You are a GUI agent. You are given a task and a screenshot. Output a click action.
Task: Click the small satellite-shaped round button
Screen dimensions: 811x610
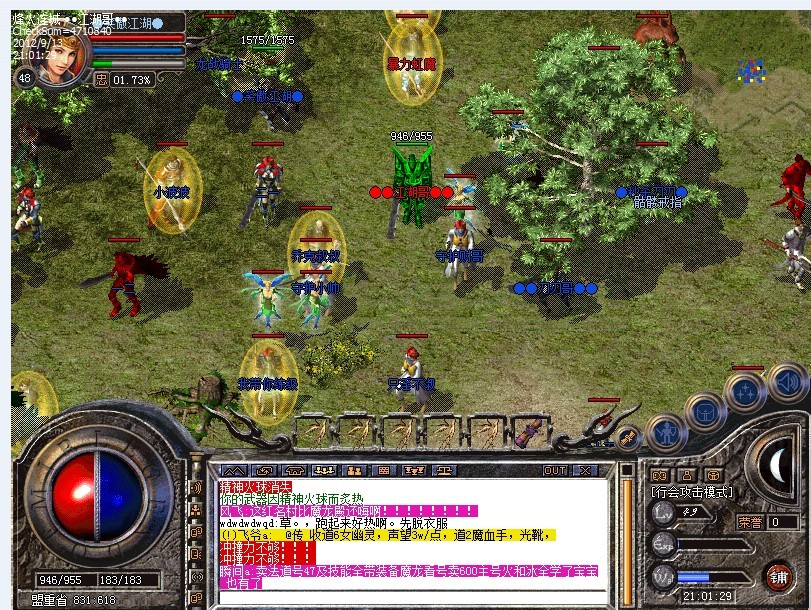click(628, 436)
